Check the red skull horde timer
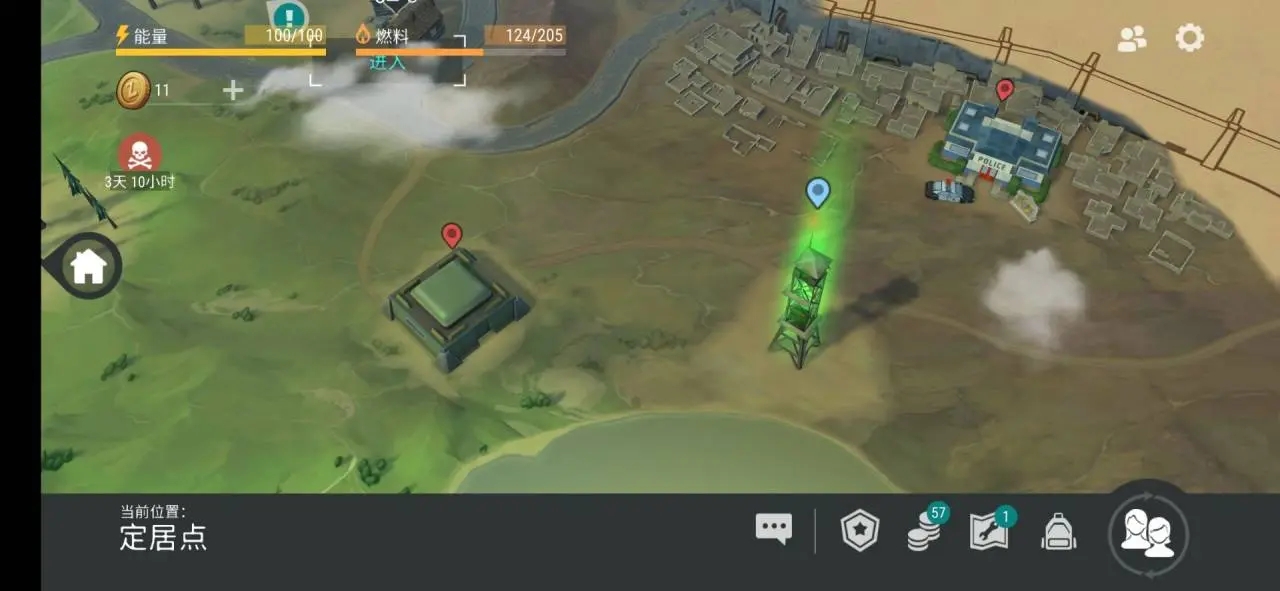 tap(140, 155)
